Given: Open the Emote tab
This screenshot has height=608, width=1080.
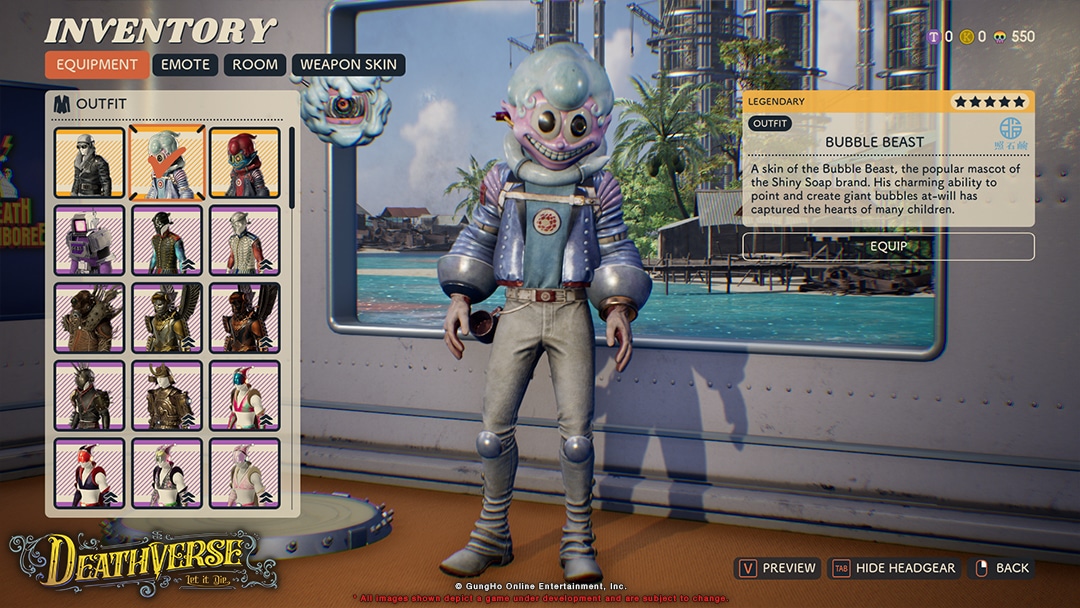Looking at the screenshot, I should [x=186, y=65].
